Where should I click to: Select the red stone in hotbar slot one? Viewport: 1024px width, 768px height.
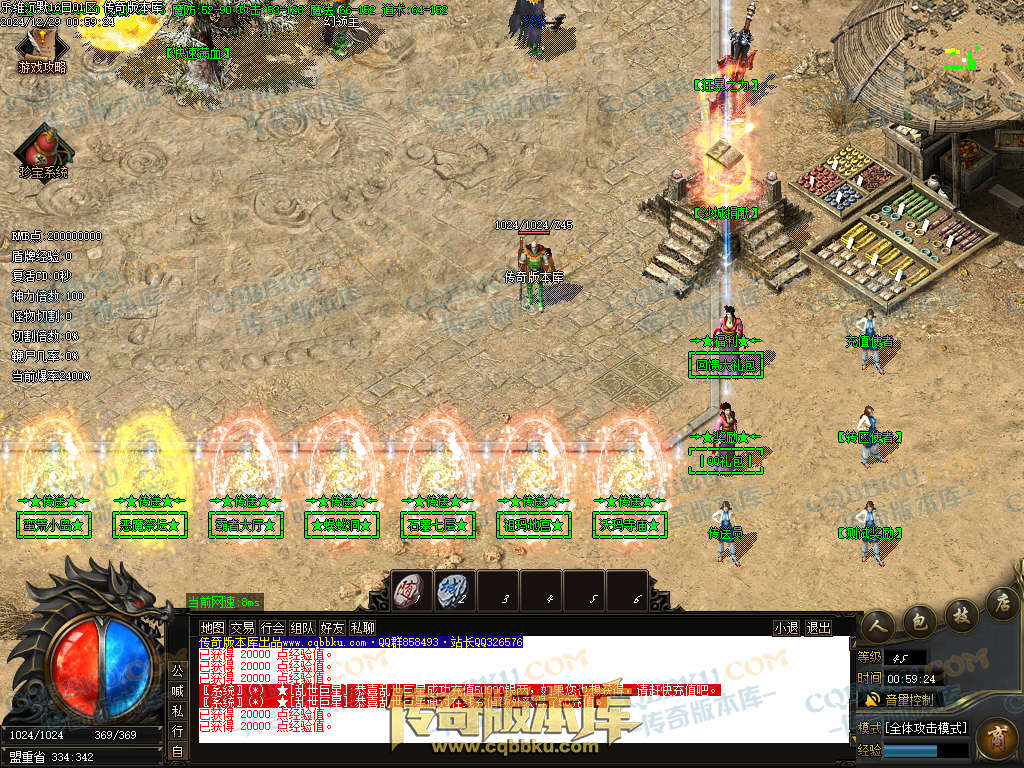coord(410,590)
